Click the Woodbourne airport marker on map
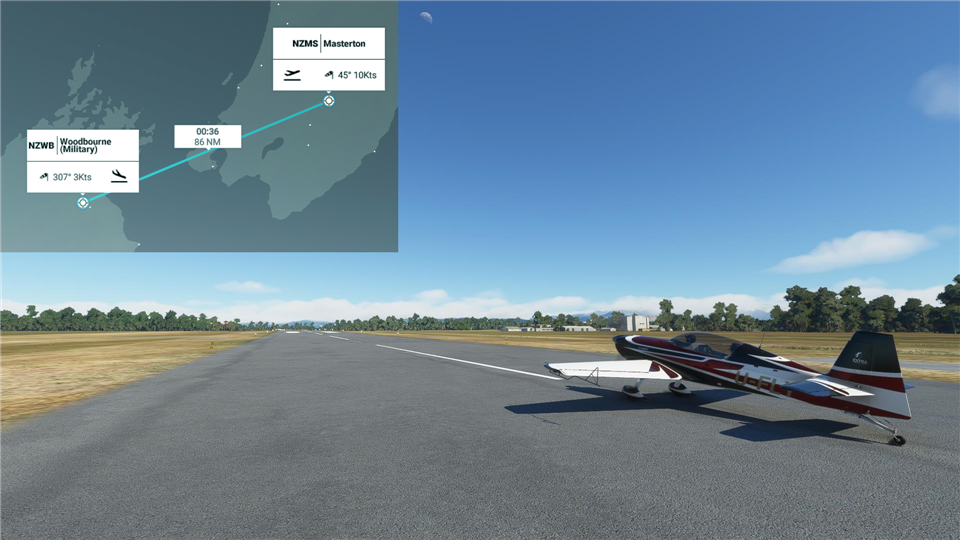The image size is (960, 540). [x=83, y=203]
